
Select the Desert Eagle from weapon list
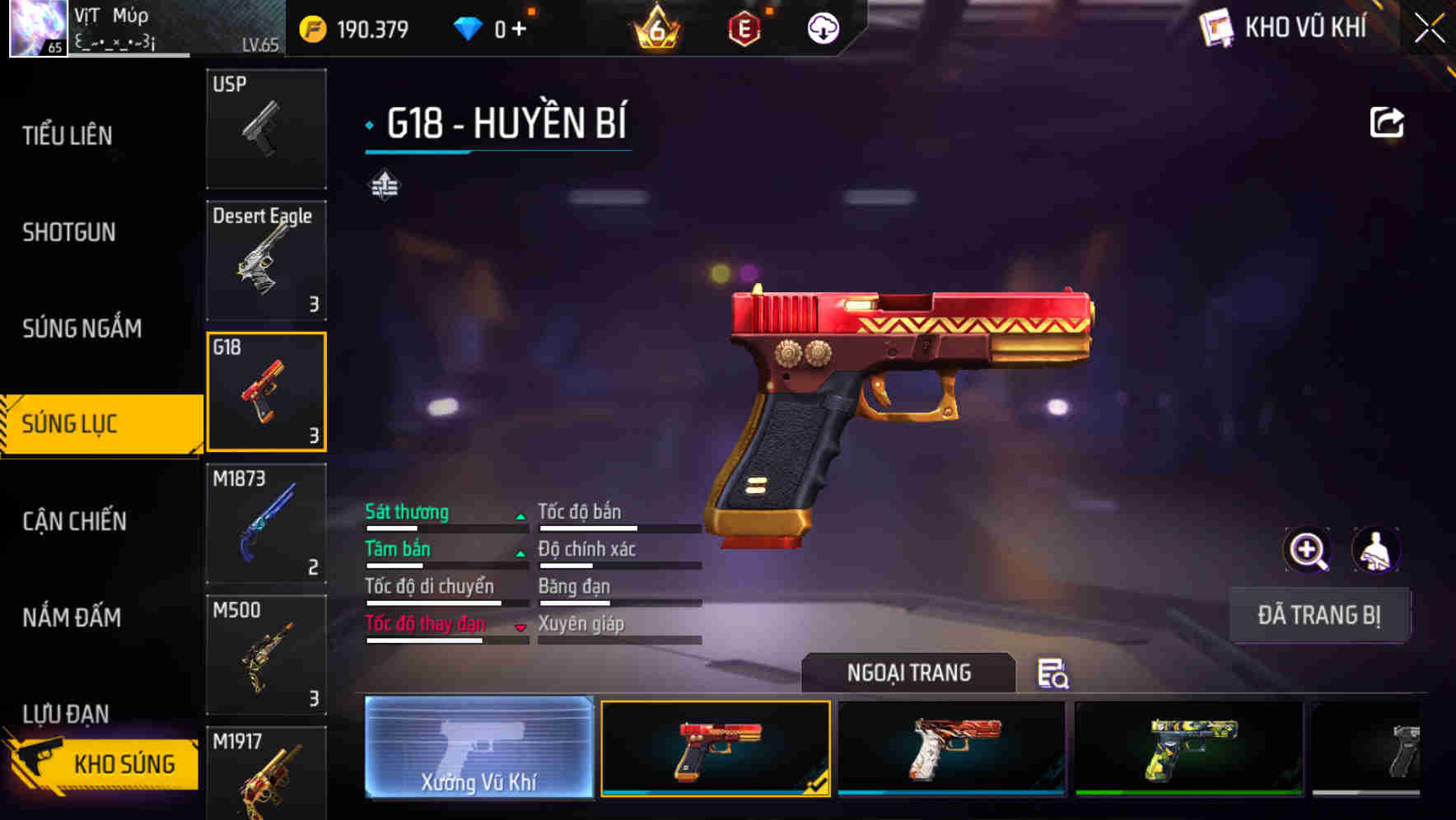[265, 259]
